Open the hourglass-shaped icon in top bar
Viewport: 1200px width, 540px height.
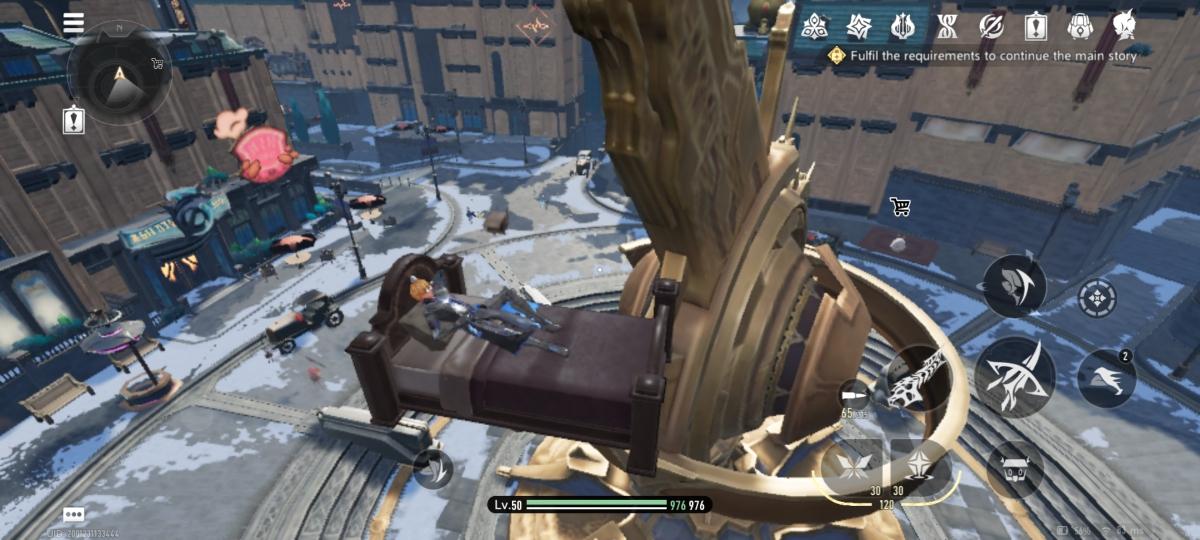click(x=947, y=26)
